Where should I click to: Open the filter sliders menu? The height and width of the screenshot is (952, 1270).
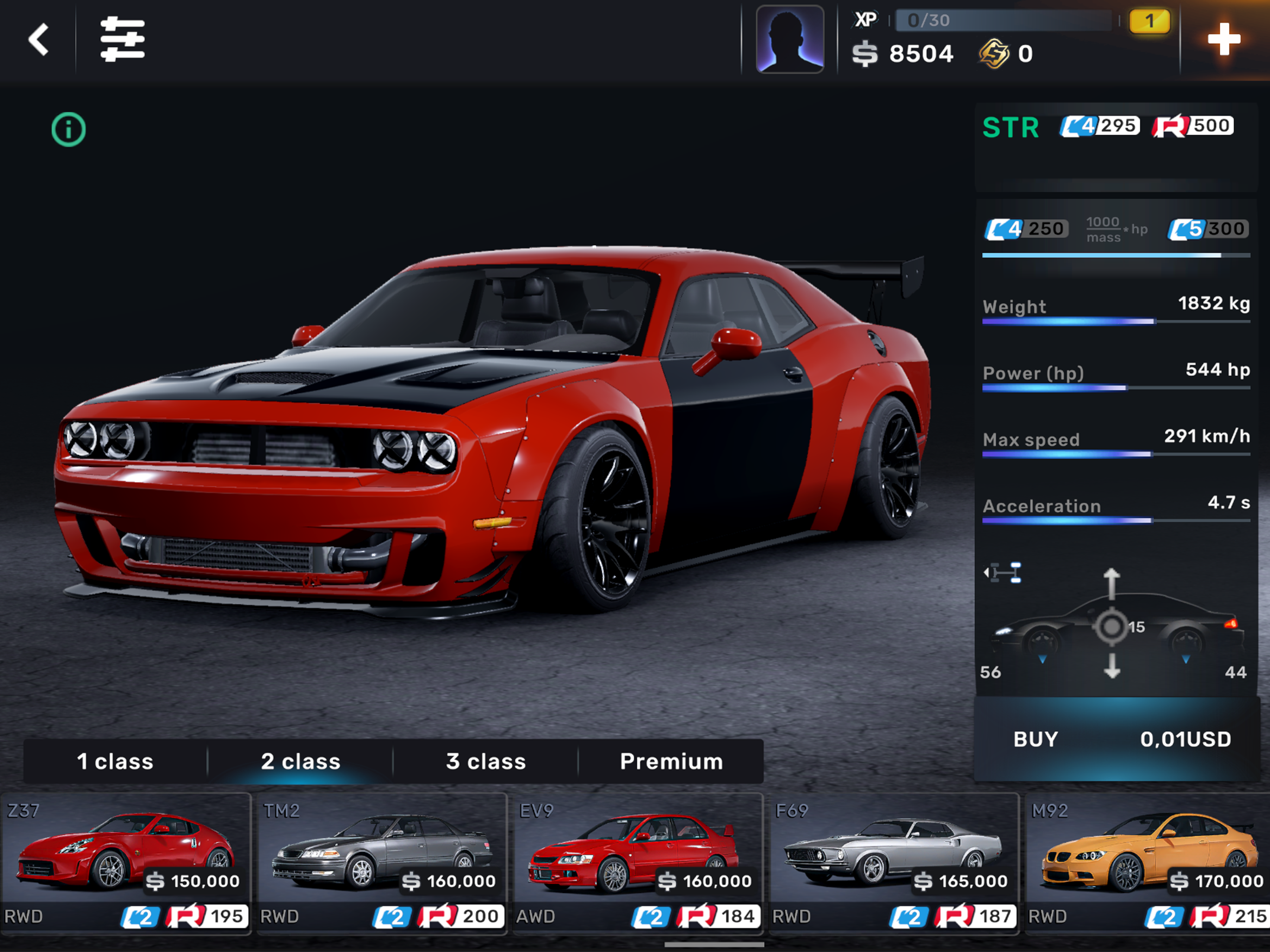tap(122, 40)
